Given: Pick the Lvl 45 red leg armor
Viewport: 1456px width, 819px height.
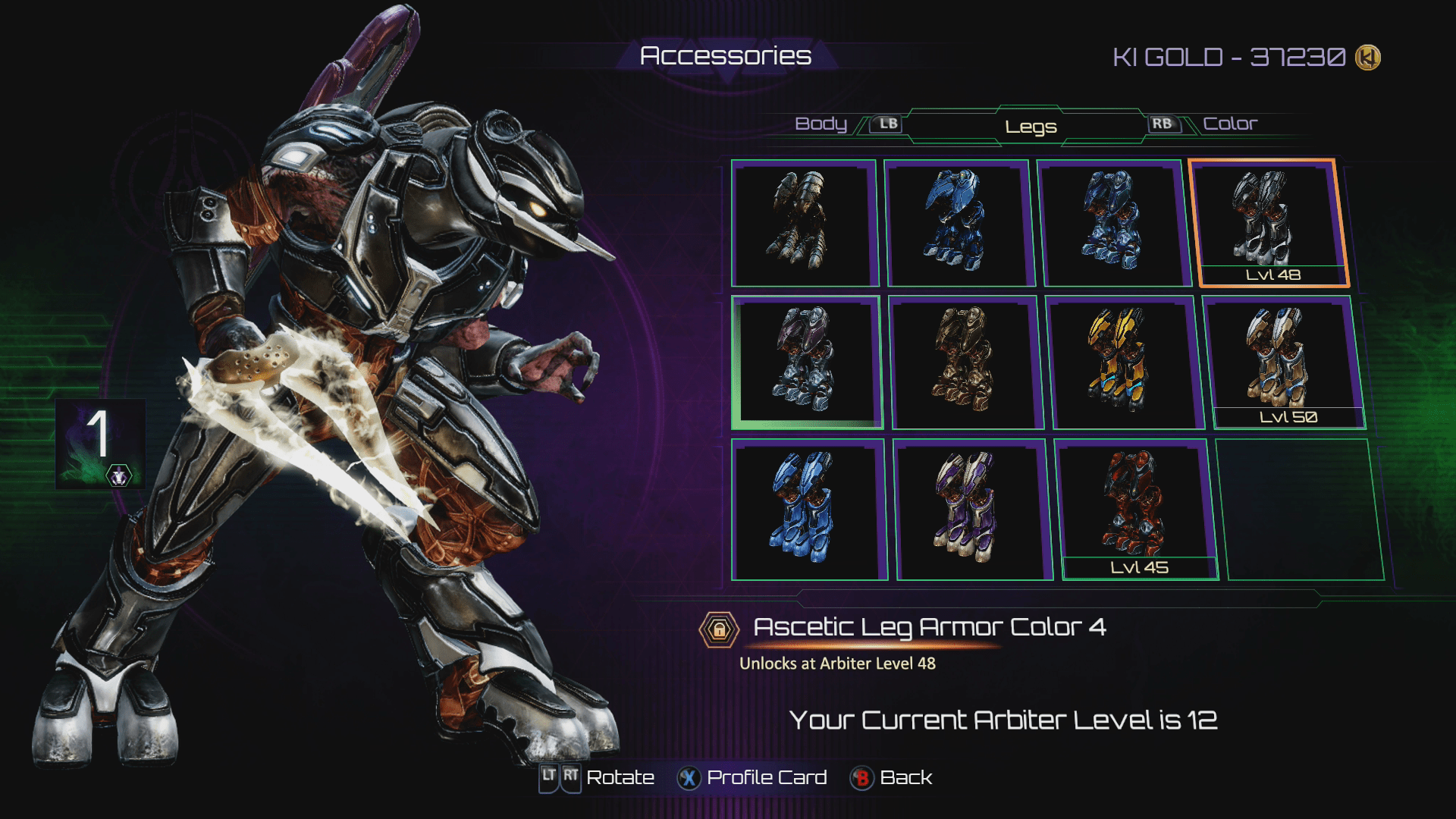Looking at the screenshot, I should point(1135,510).
